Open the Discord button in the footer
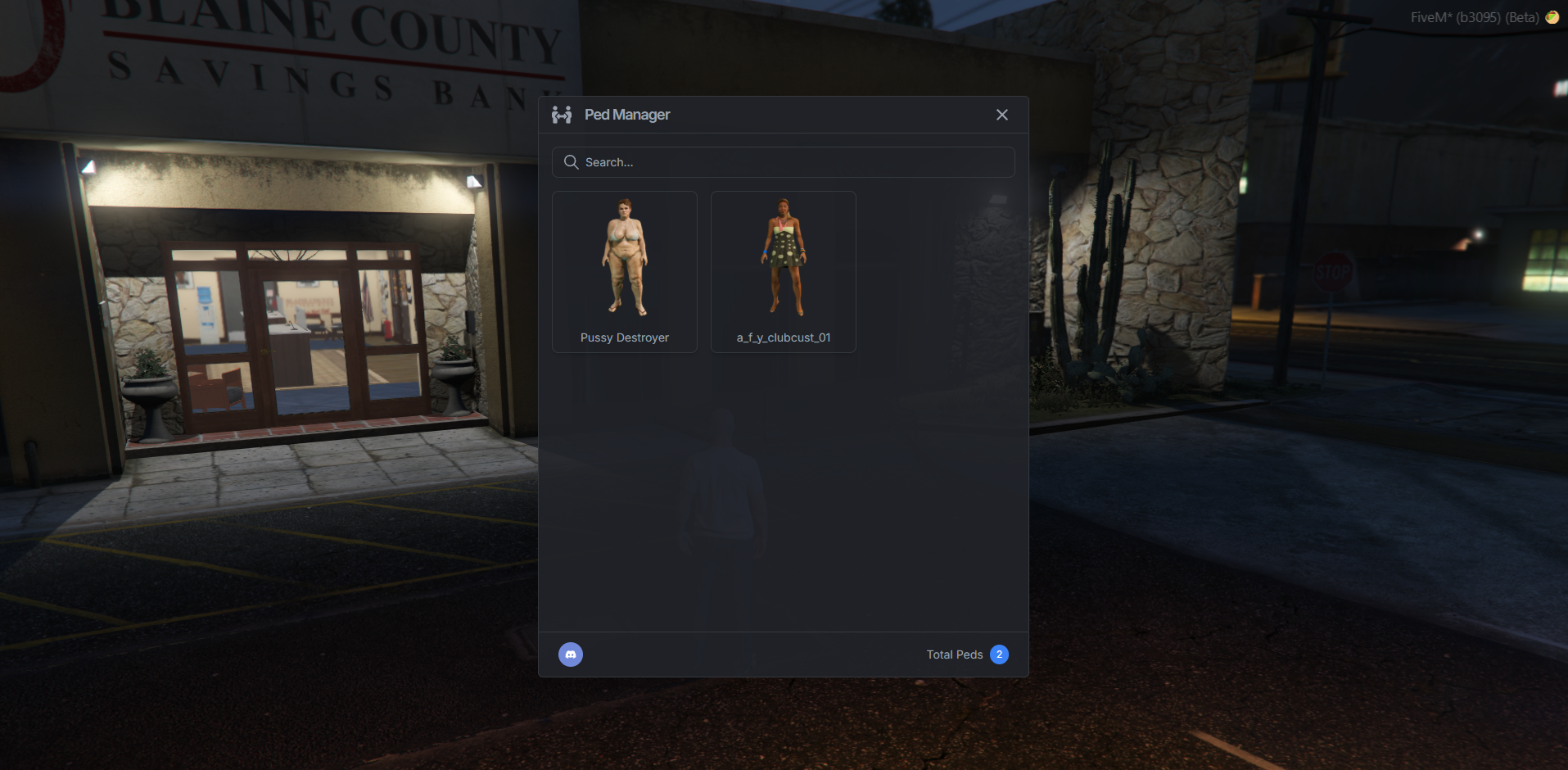The height and width of the screenshot is (770, 1568). point(571,654)
